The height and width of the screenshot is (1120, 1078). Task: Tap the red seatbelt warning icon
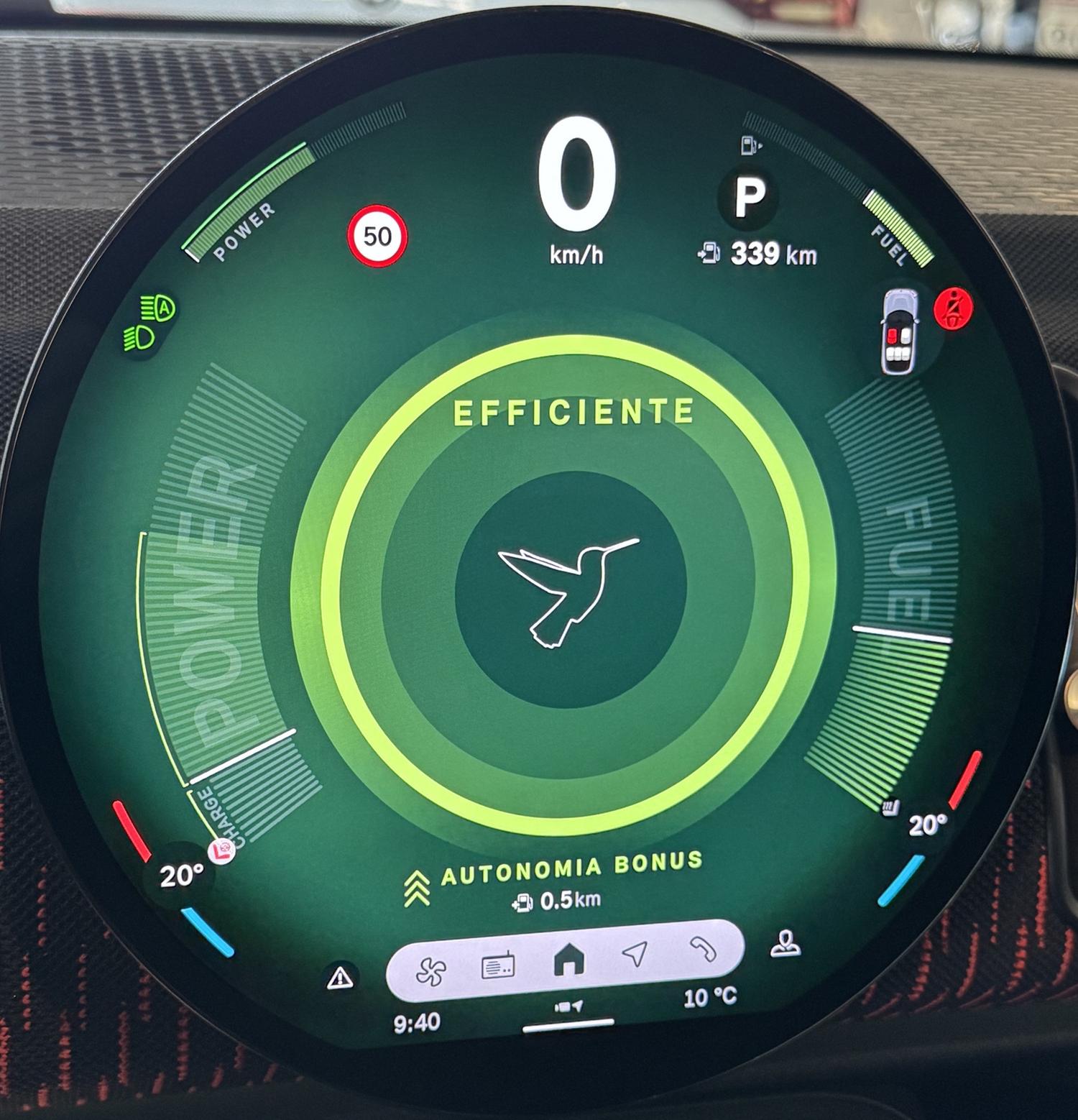click(954, 309)
